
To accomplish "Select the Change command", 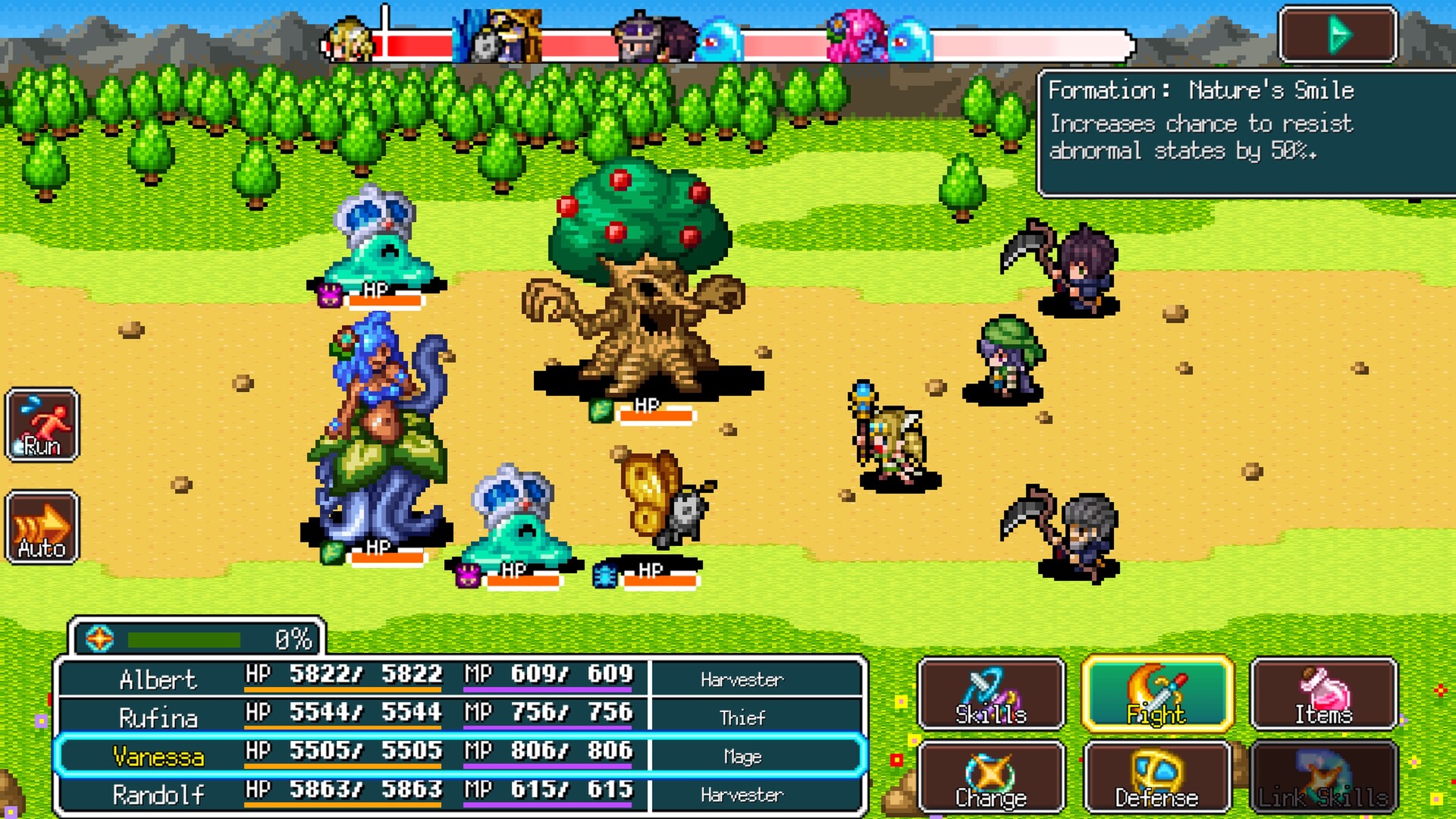I will 991,777.
